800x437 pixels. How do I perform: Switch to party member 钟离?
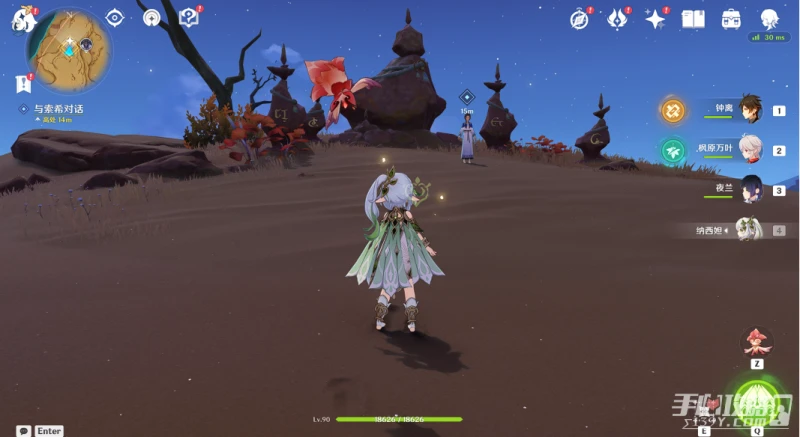click(750, 111)
